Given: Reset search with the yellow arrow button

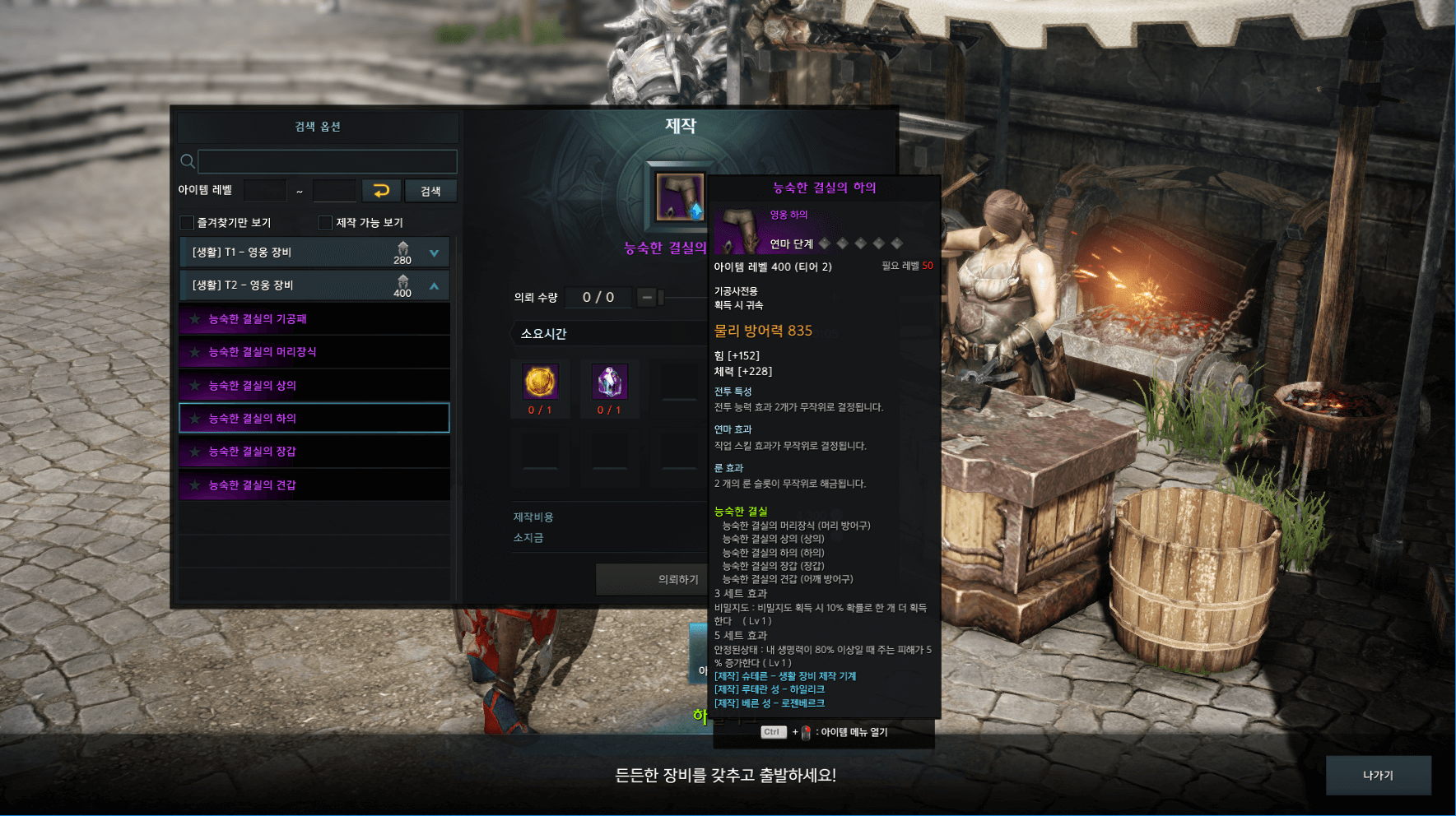Looking at the screenshot, I should pyautogui.click(x=381, y=191).
